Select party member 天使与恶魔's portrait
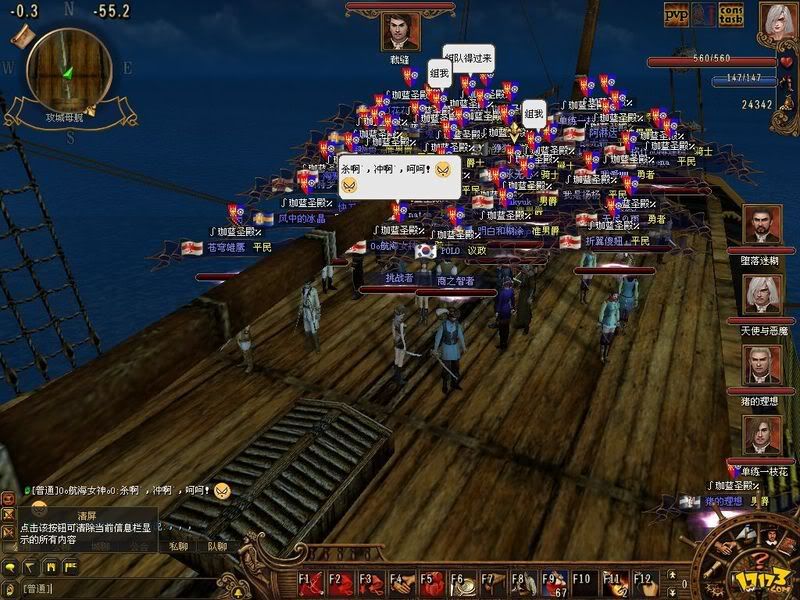 tap(762, 295)
